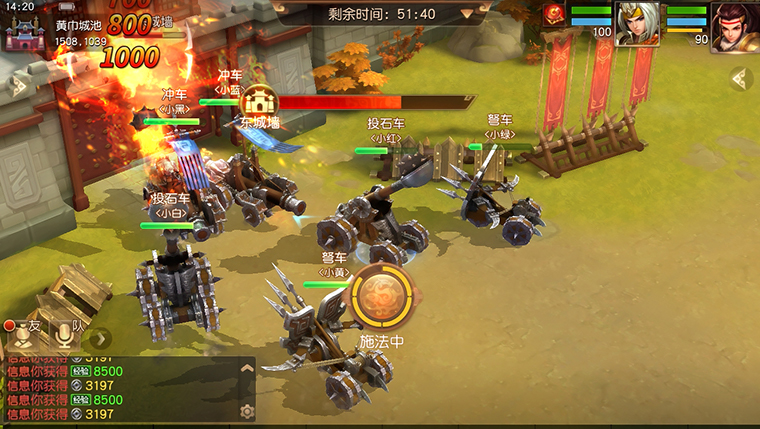The height and width of the screenshot is (429, 760).
Task: Expand the chat channel arrow button
Action: coord(100,337)
